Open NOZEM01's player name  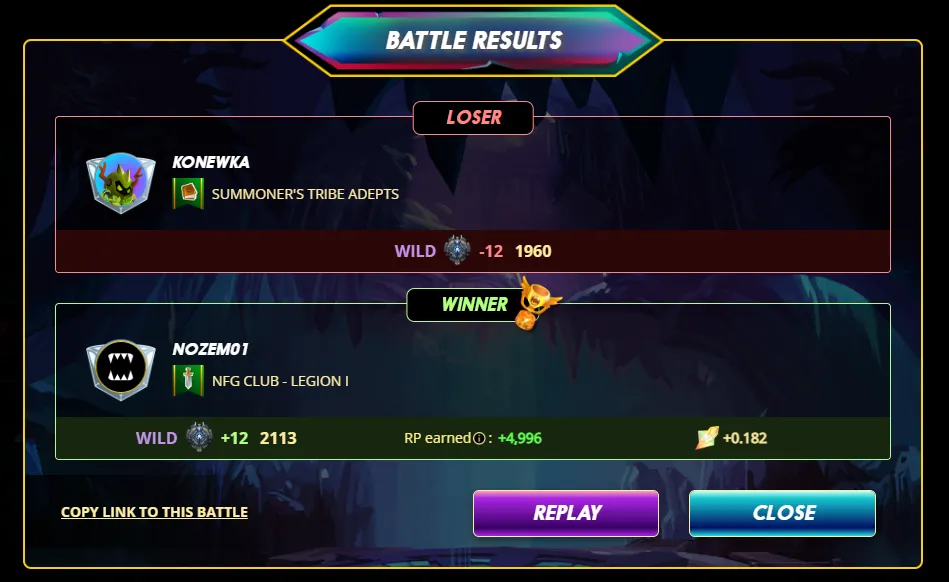point(210,349)
